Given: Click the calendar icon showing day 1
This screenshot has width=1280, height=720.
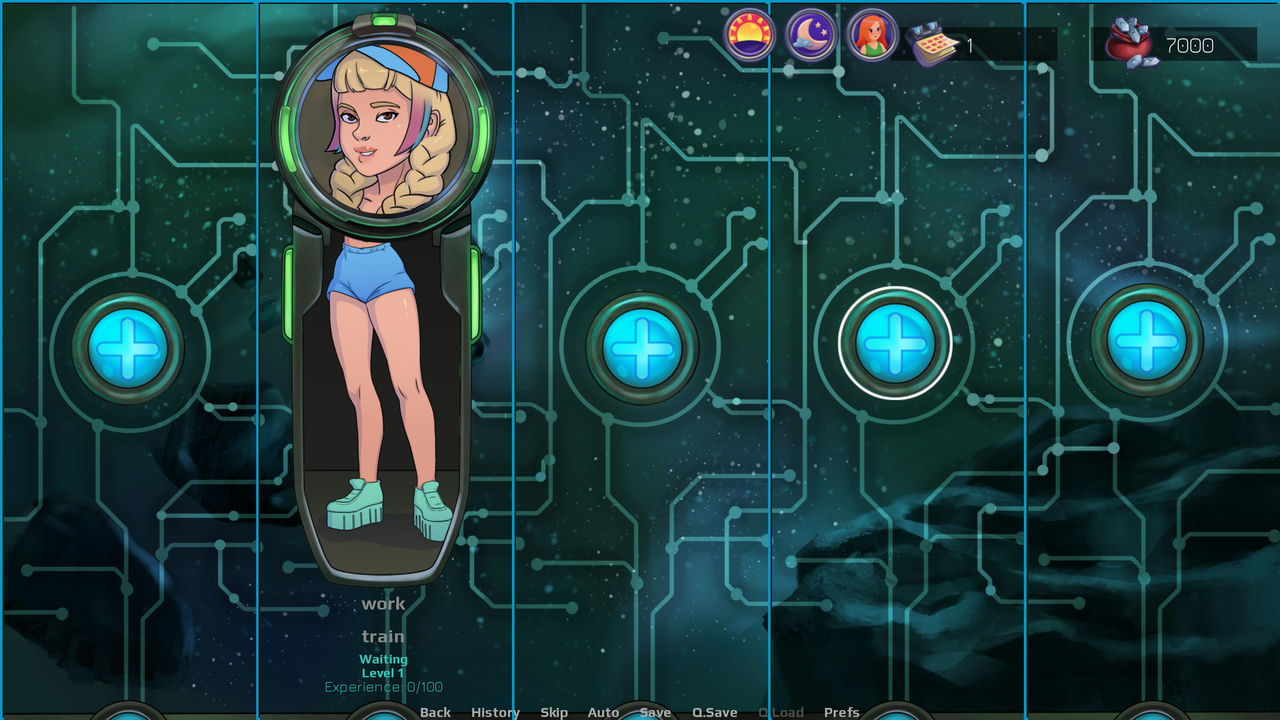Looking at the screenshot, I should (x=931, y=41).
